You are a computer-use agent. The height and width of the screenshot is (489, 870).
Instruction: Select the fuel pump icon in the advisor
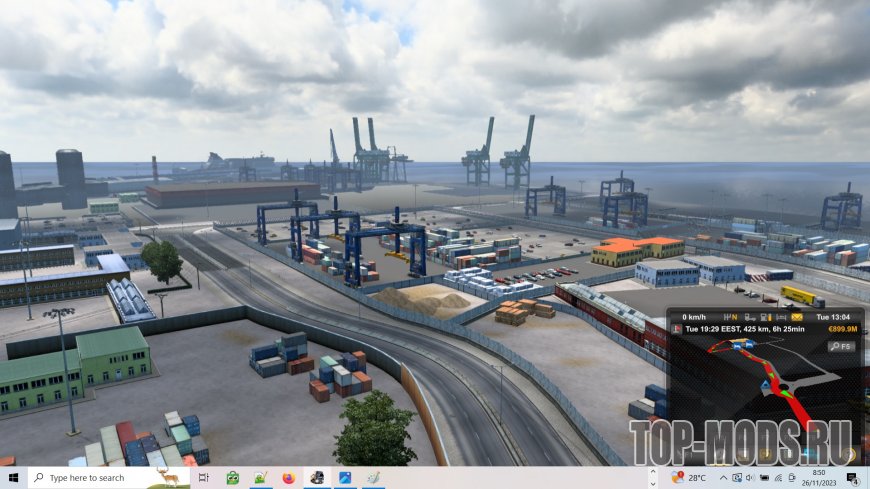click(766, 317)
